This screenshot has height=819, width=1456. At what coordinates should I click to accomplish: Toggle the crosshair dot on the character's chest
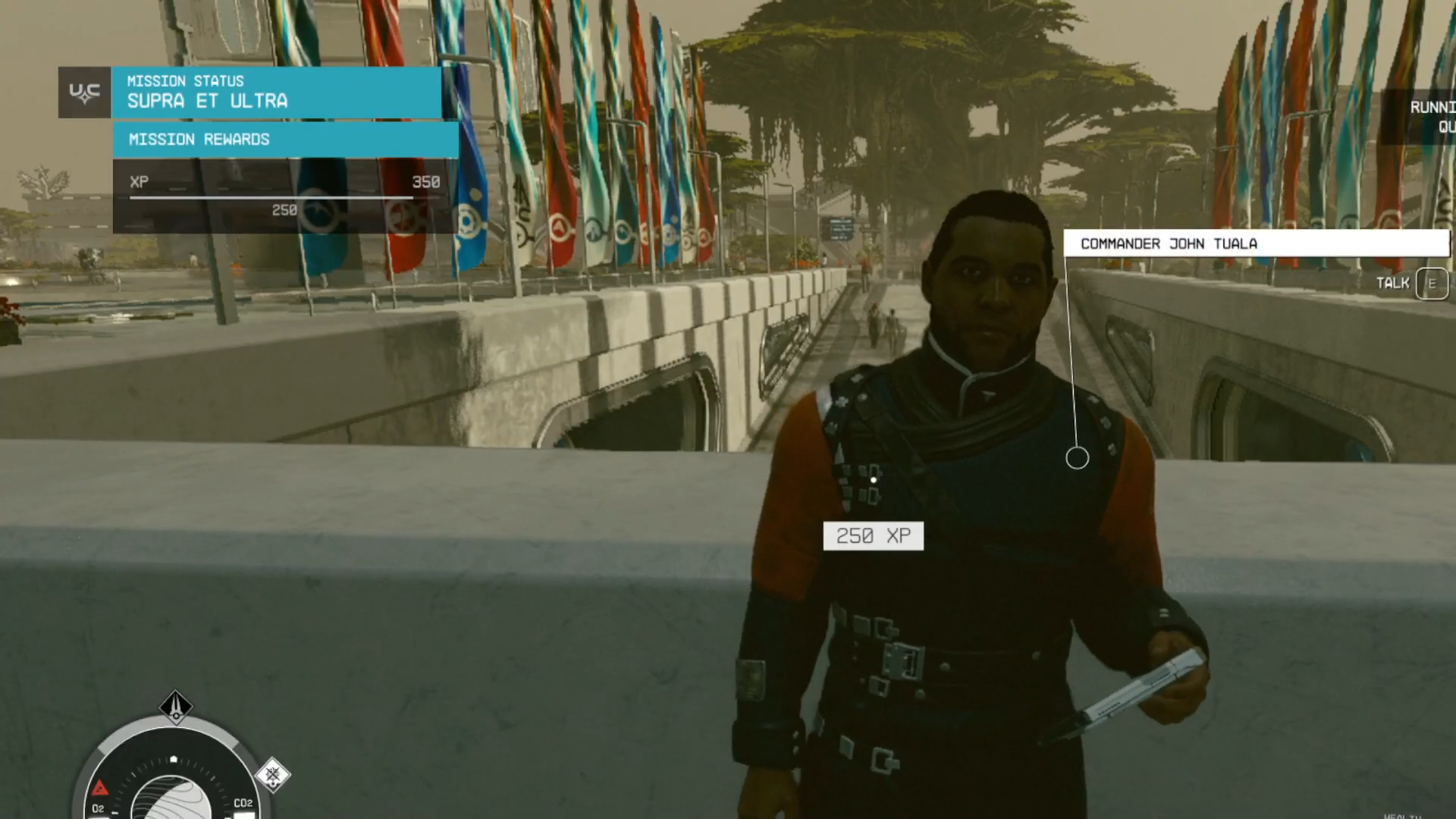click(x=874, y=479)
